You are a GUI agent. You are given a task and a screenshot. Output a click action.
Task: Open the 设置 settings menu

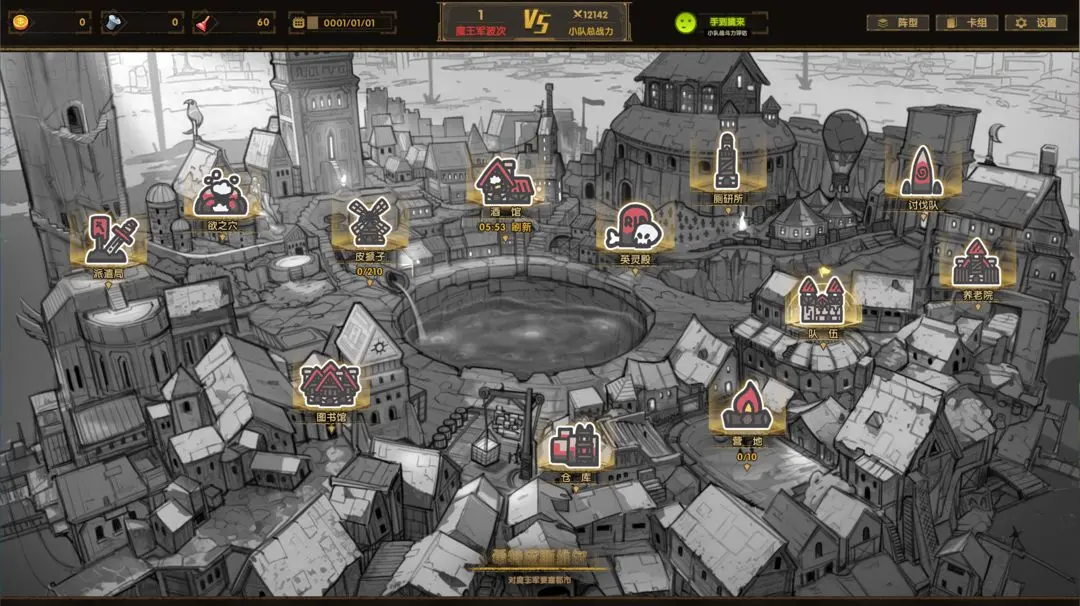click(x=1036, y=22)
